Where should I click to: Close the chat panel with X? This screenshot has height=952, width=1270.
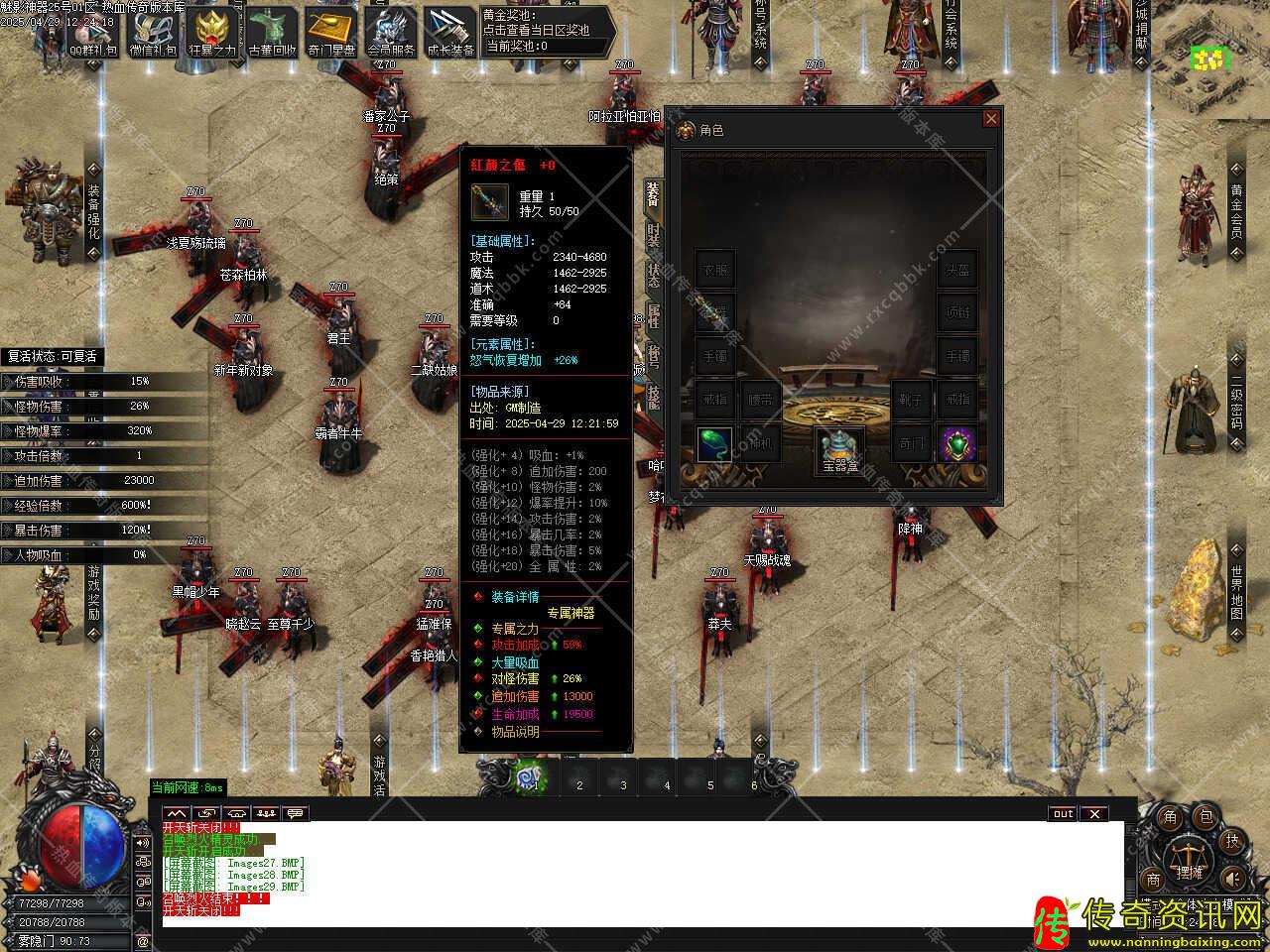(x=1093, y=814)
